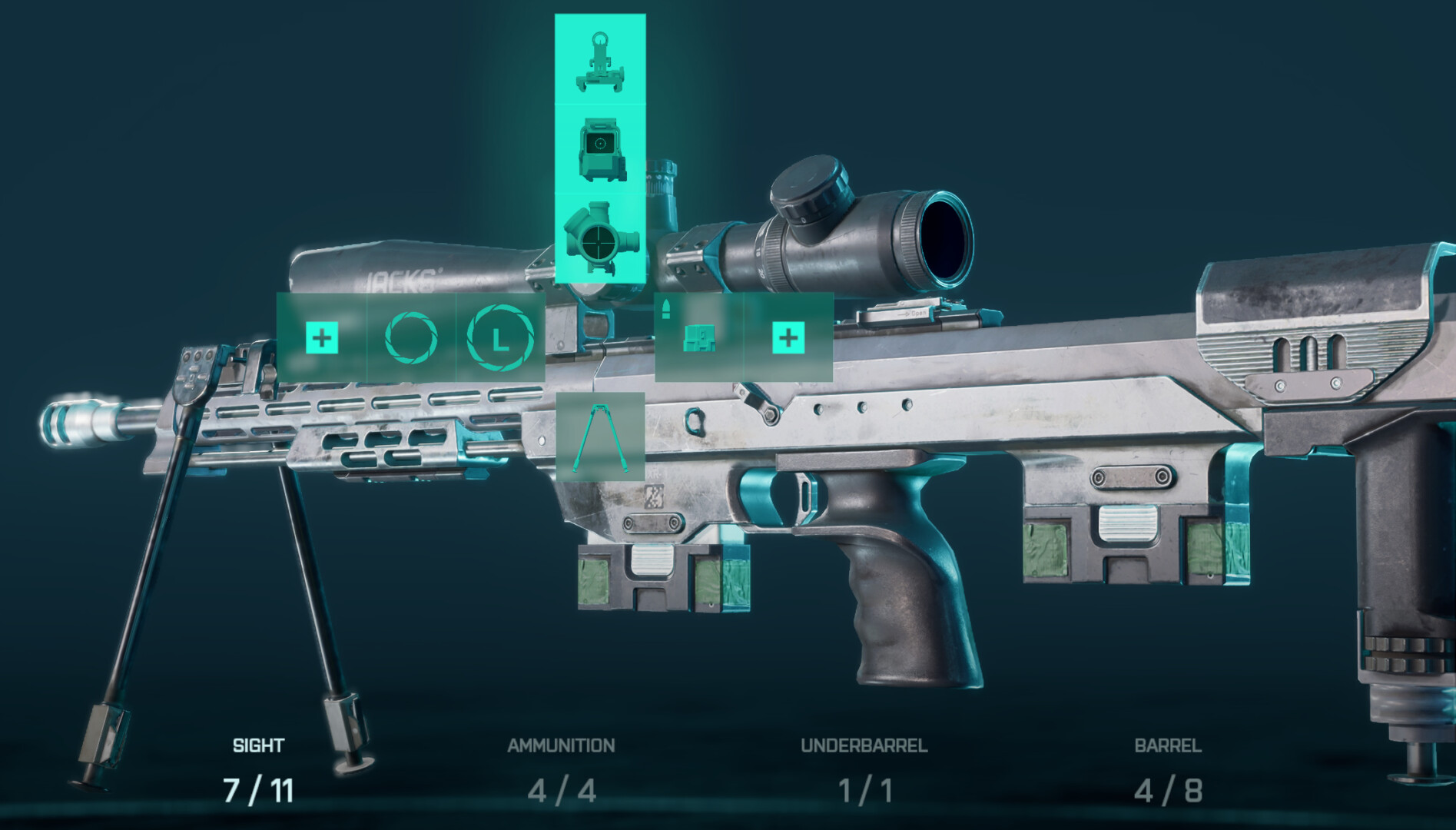Image resolution: width=1456 pixels, height=830 pixels.
Task: Choose the barrel attachment marked L
Action: pyautogui.click(x=500, y=337)
